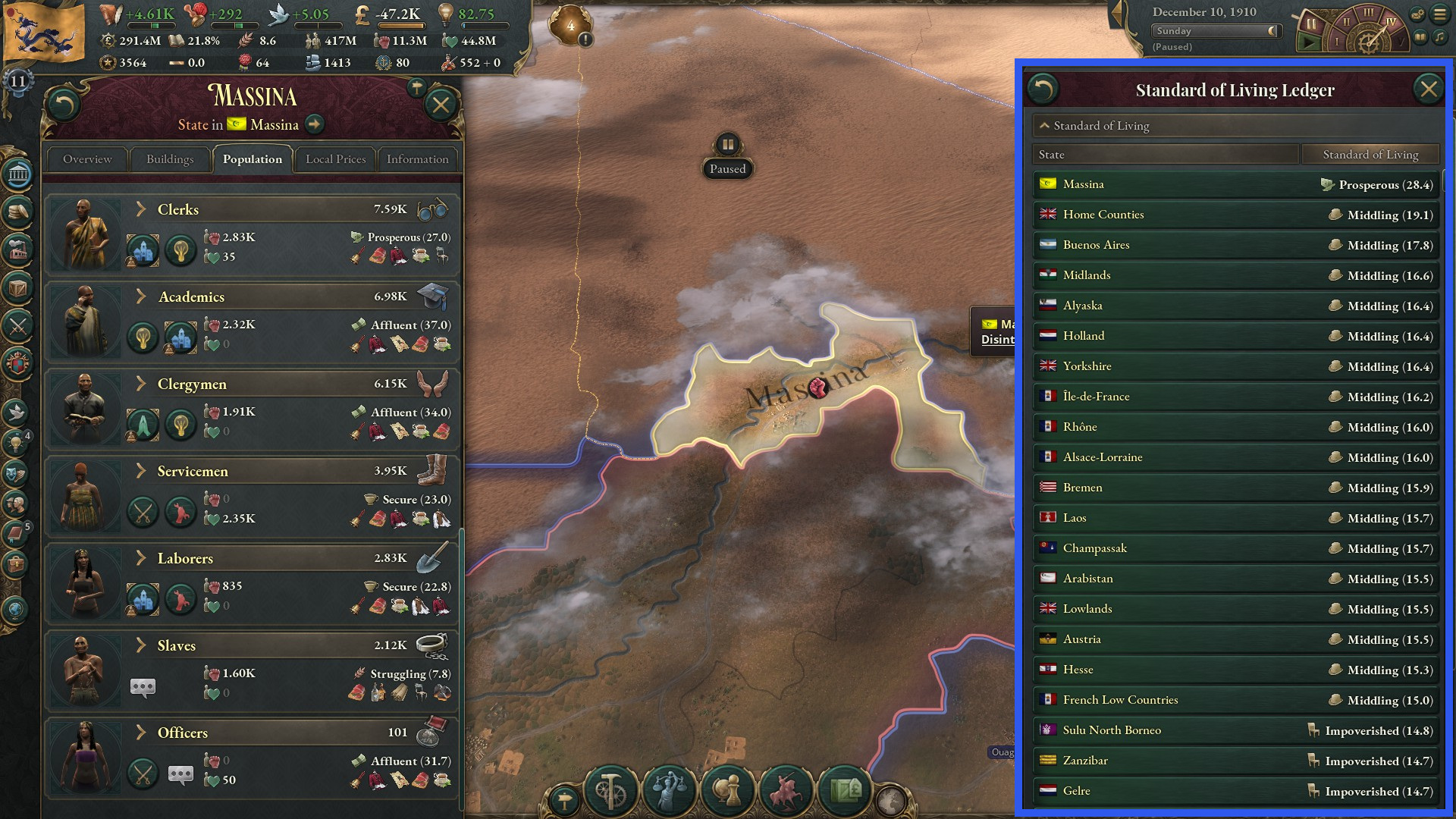
Task: Expand the Slaves pop group details
Action: pos(140,645)
